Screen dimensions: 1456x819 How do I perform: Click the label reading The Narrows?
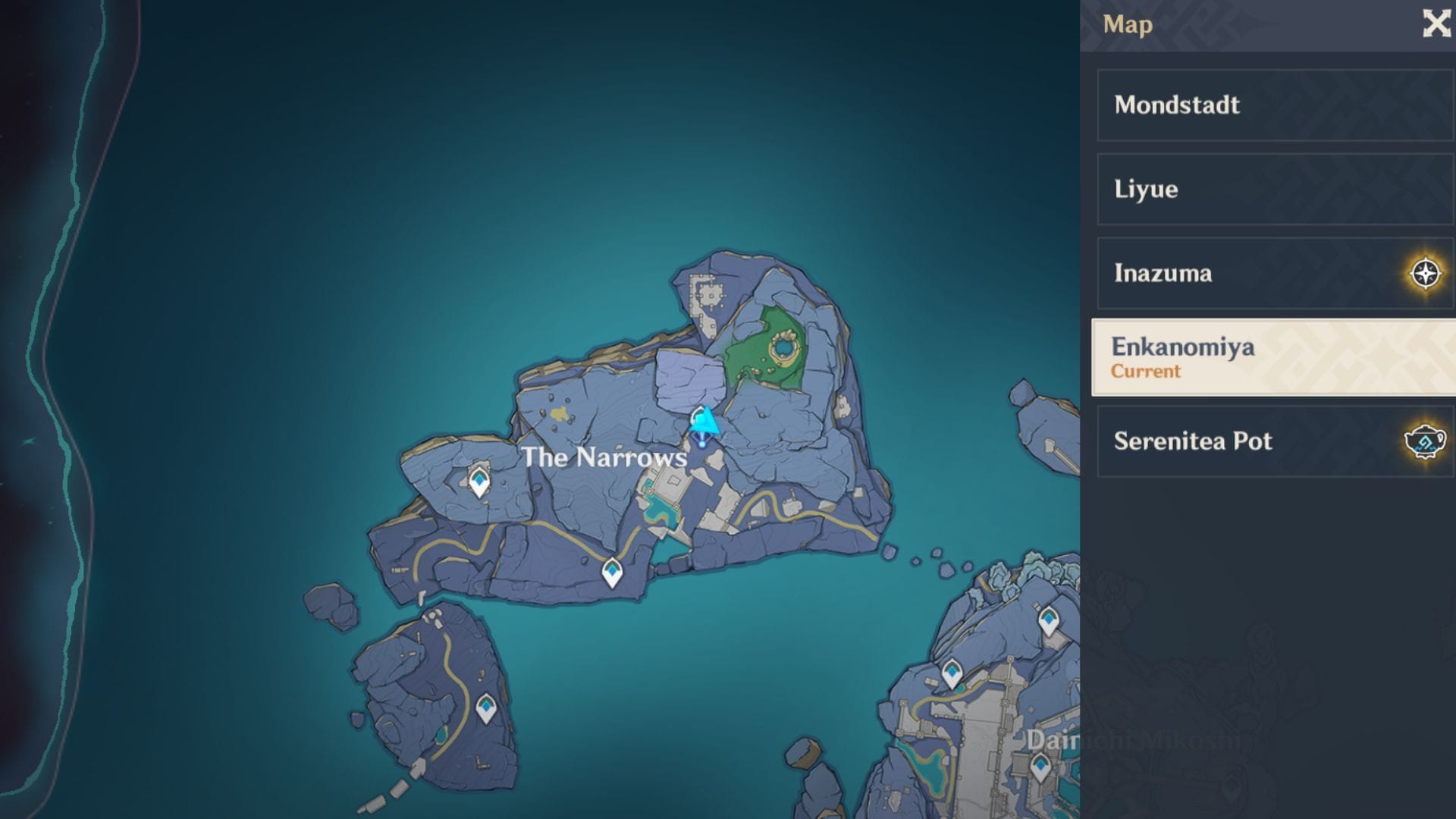(x=606, y=458)
